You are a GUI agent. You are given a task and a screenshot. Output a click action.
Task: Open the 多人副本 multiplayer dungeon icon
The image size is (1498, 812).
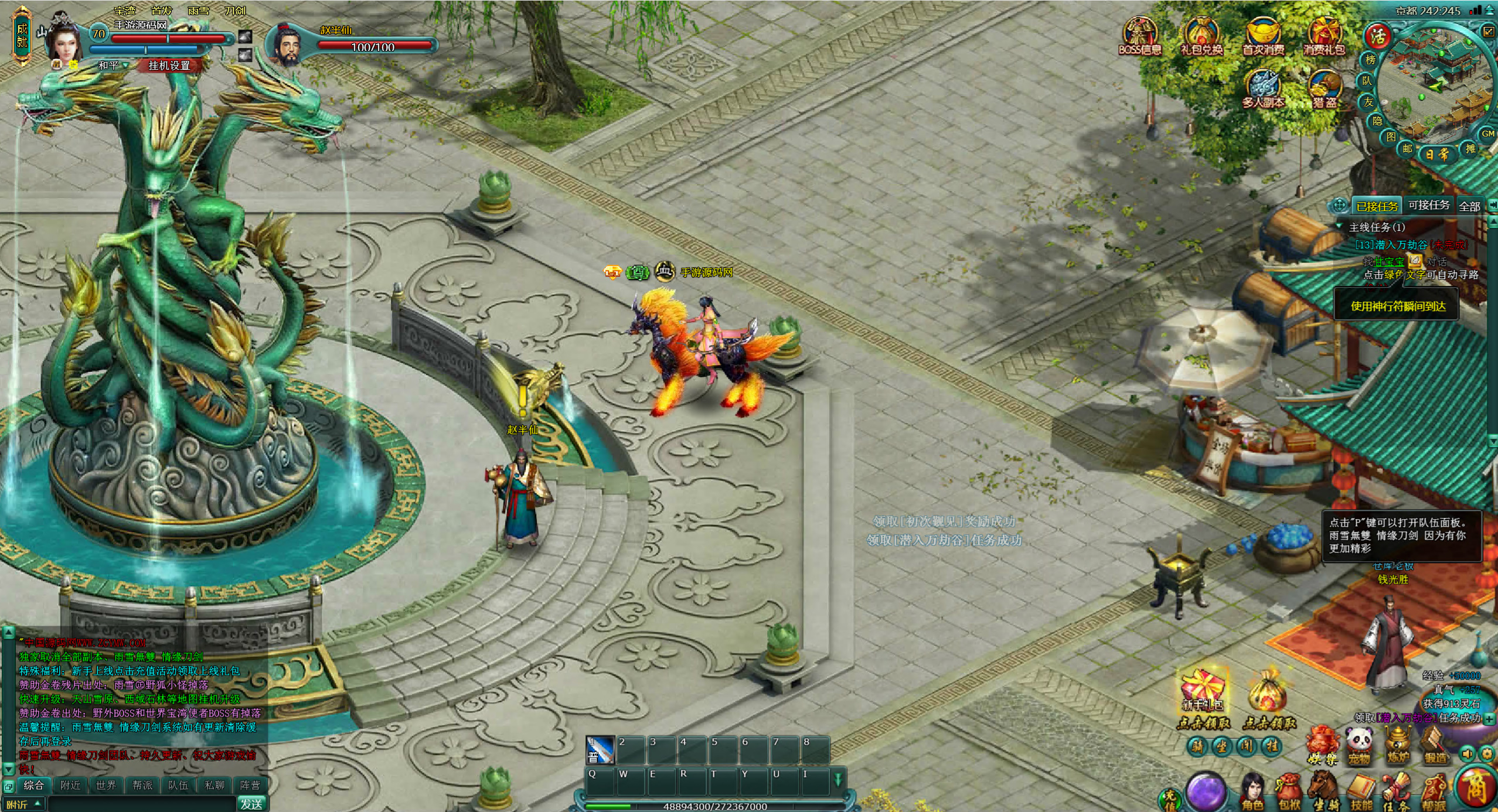[1264, 90]
